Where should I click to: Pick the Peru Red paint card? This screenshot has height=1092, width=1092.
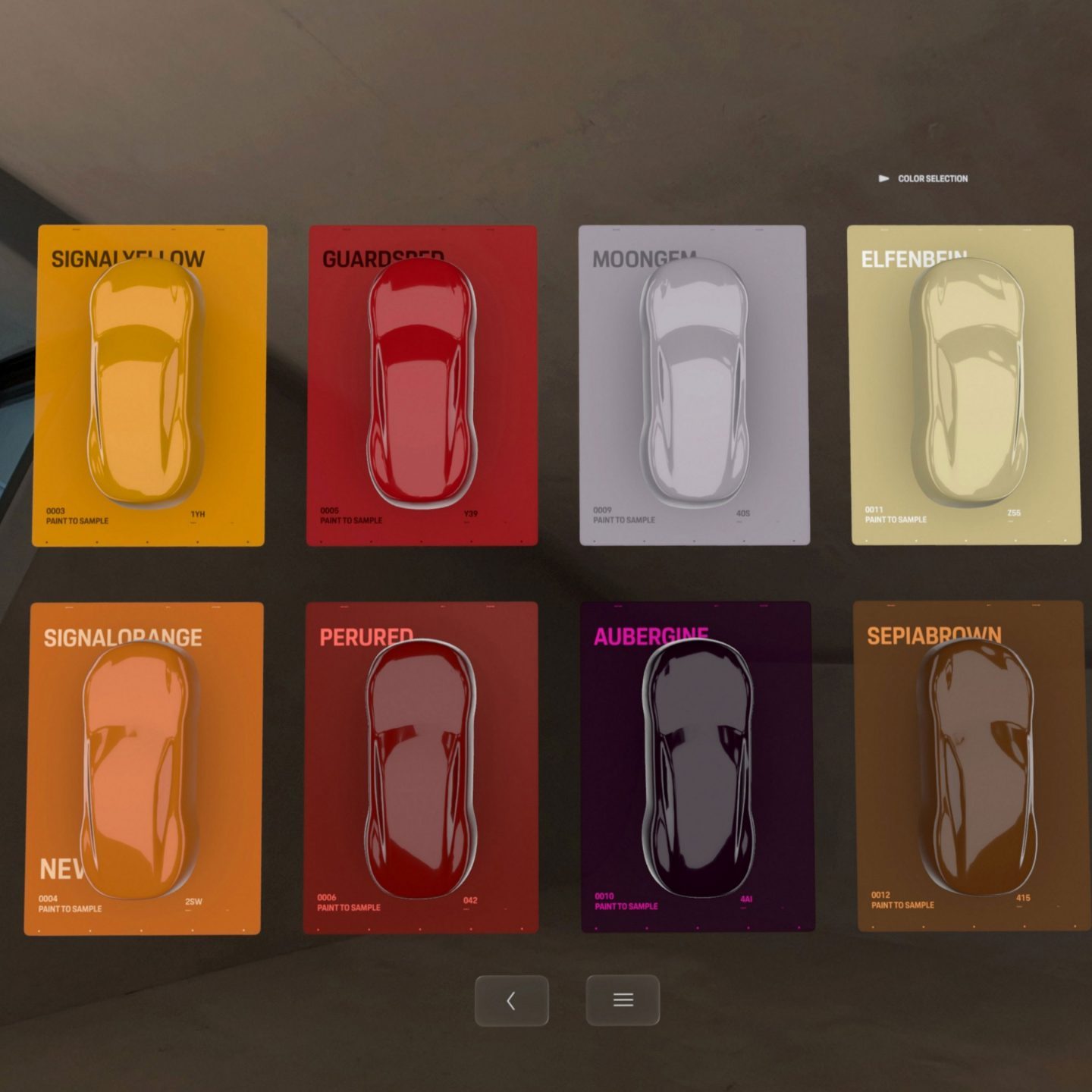(421, 767)
